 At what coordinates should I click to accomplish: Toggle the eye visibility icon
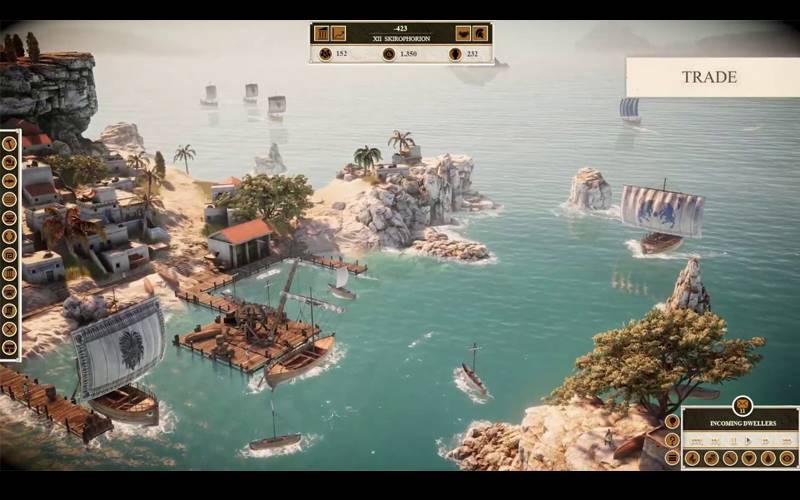point(787,458)
